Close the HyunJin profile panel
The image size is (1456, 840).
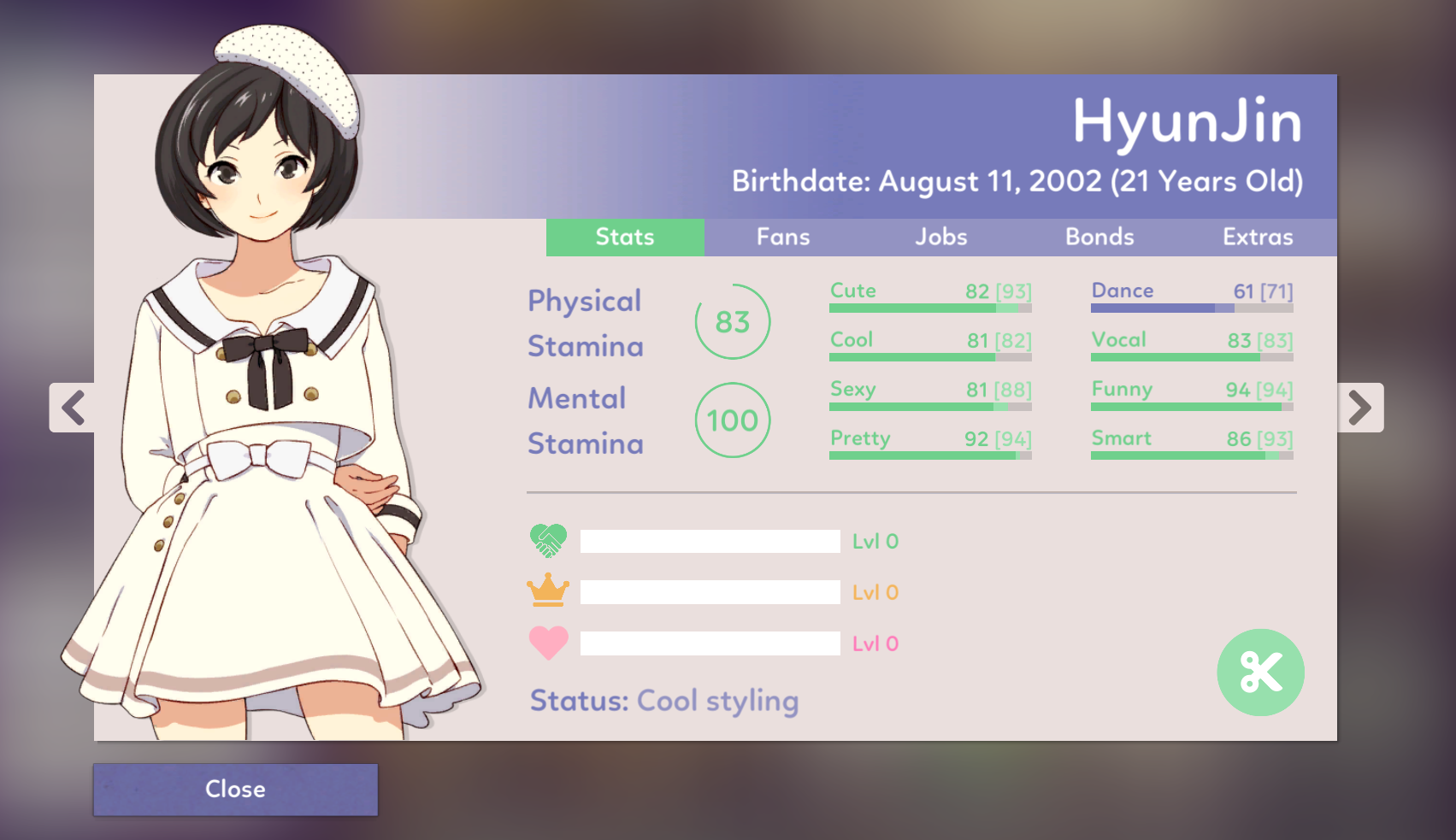coord(235,789)
